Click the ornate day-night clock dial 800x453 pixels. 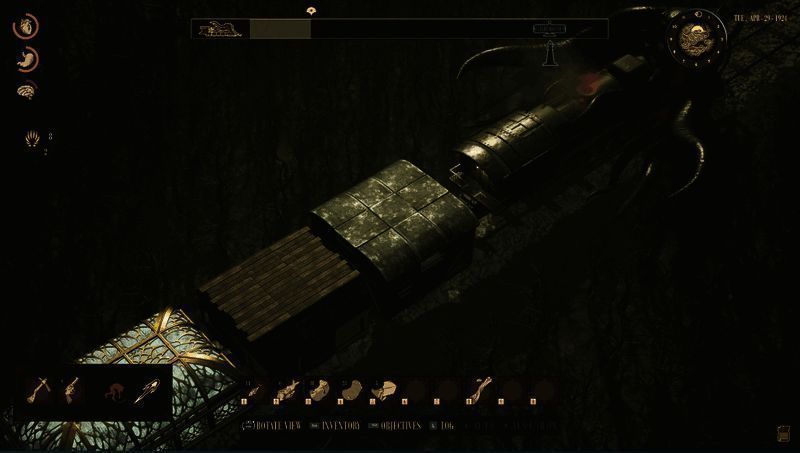coord(693,37)
